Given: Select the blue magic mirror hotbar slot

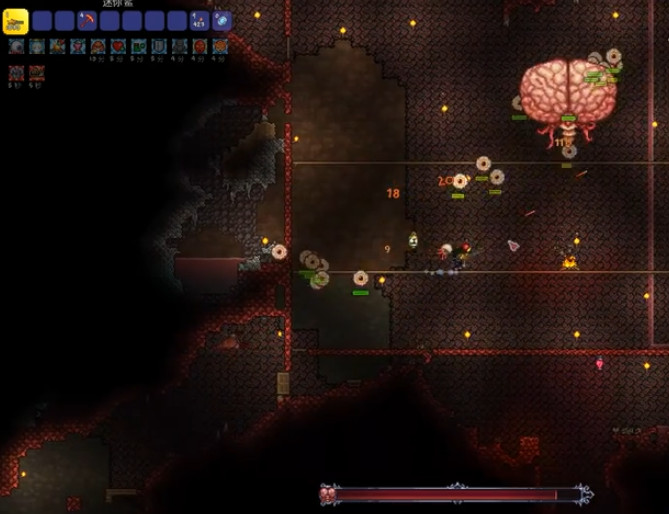Looking at the screenshot, I should 222,20.
